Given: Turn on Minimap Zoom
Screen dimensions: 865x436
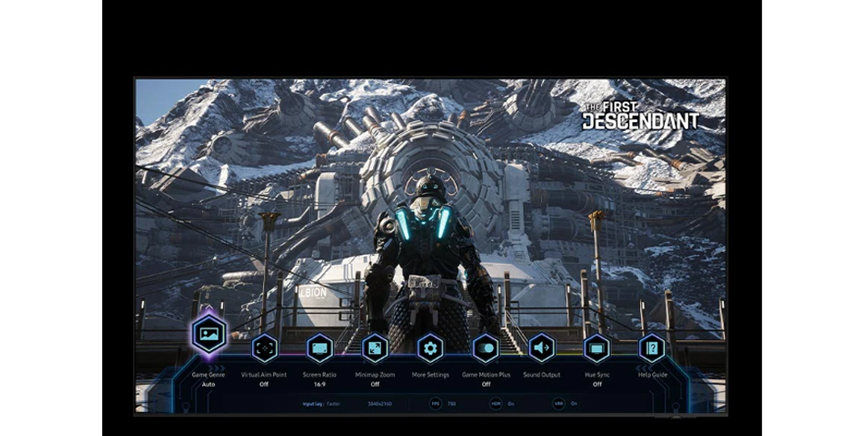Looking at the screenshot, I should [x=375, y=348].
